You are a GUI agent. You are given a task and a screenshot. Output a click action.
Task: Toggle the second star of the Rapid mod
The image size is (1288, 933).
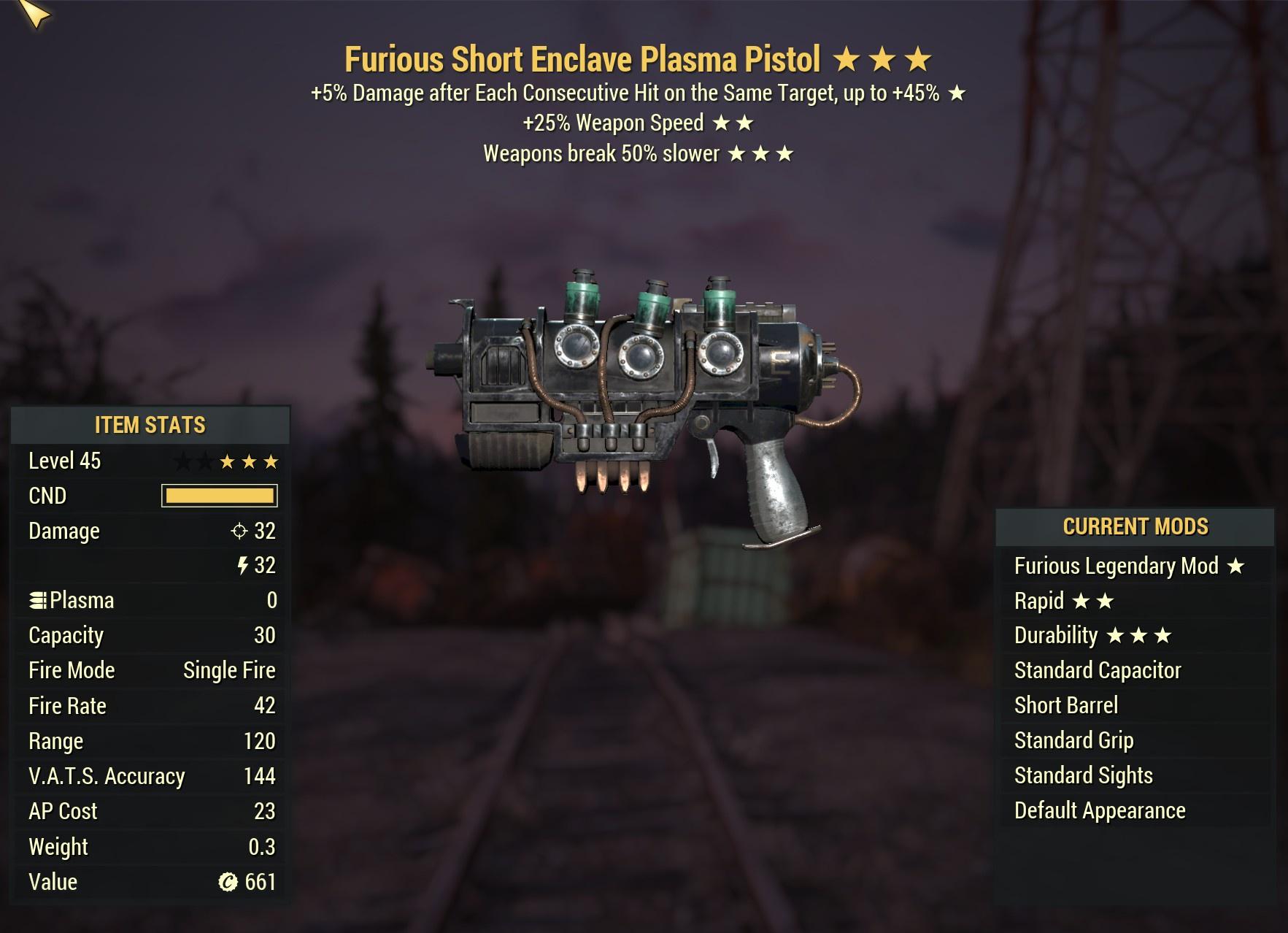pyautogui.click(x=1107, y=599)
